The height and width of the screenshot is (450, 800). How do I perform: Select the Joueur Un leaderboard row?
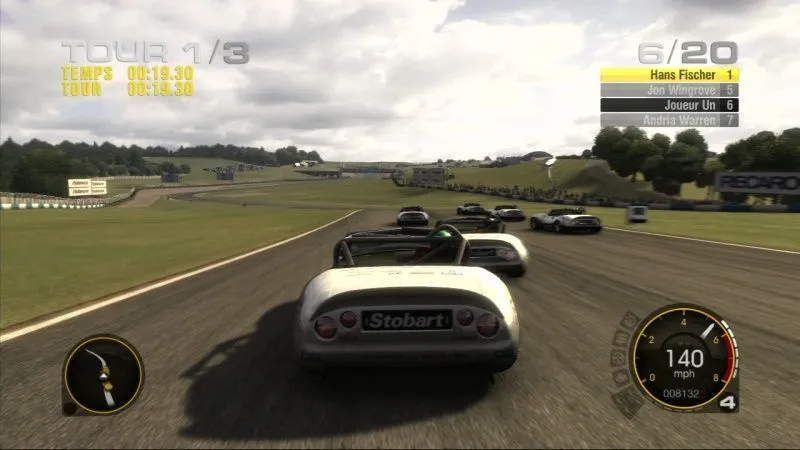[669, 105]
